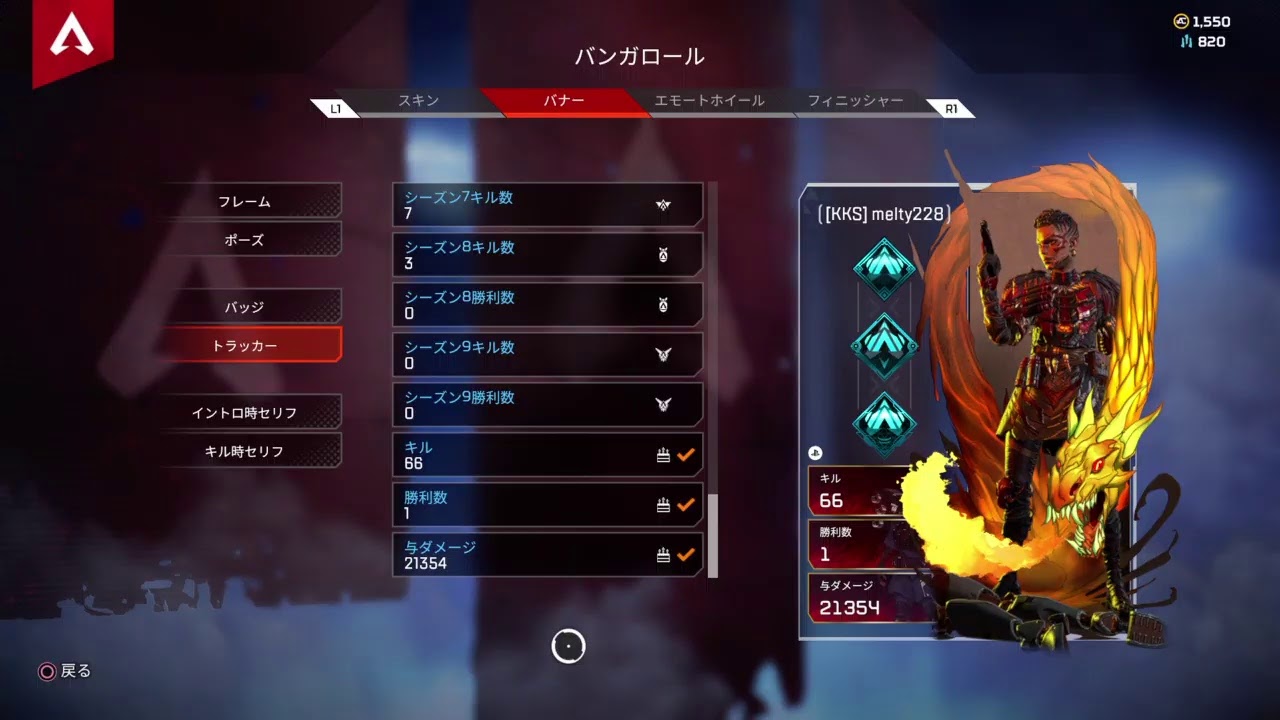
Task: Select the シーズン7キル数 season badge icon
Action: tap(664, 204)
